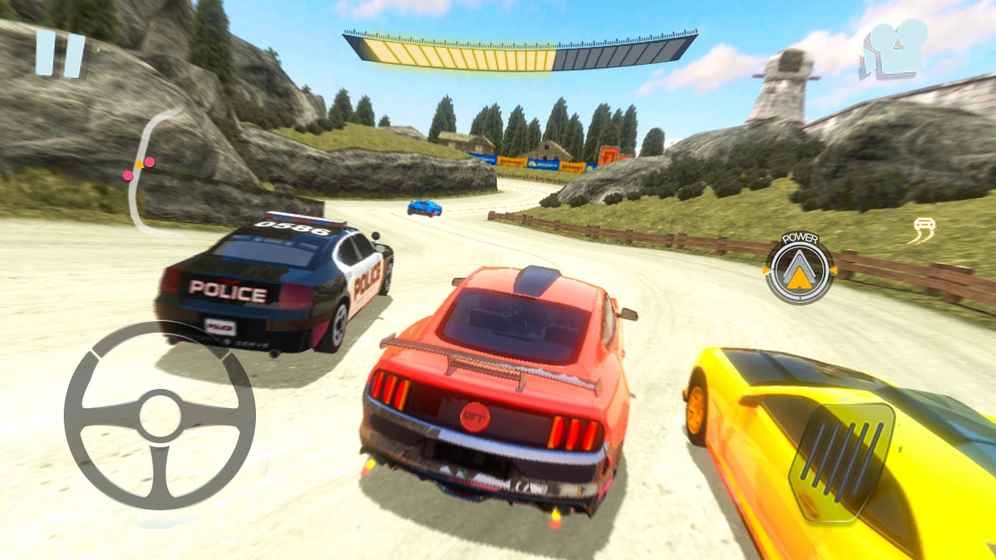
Task: Switch the camera view
Action: 893,48
